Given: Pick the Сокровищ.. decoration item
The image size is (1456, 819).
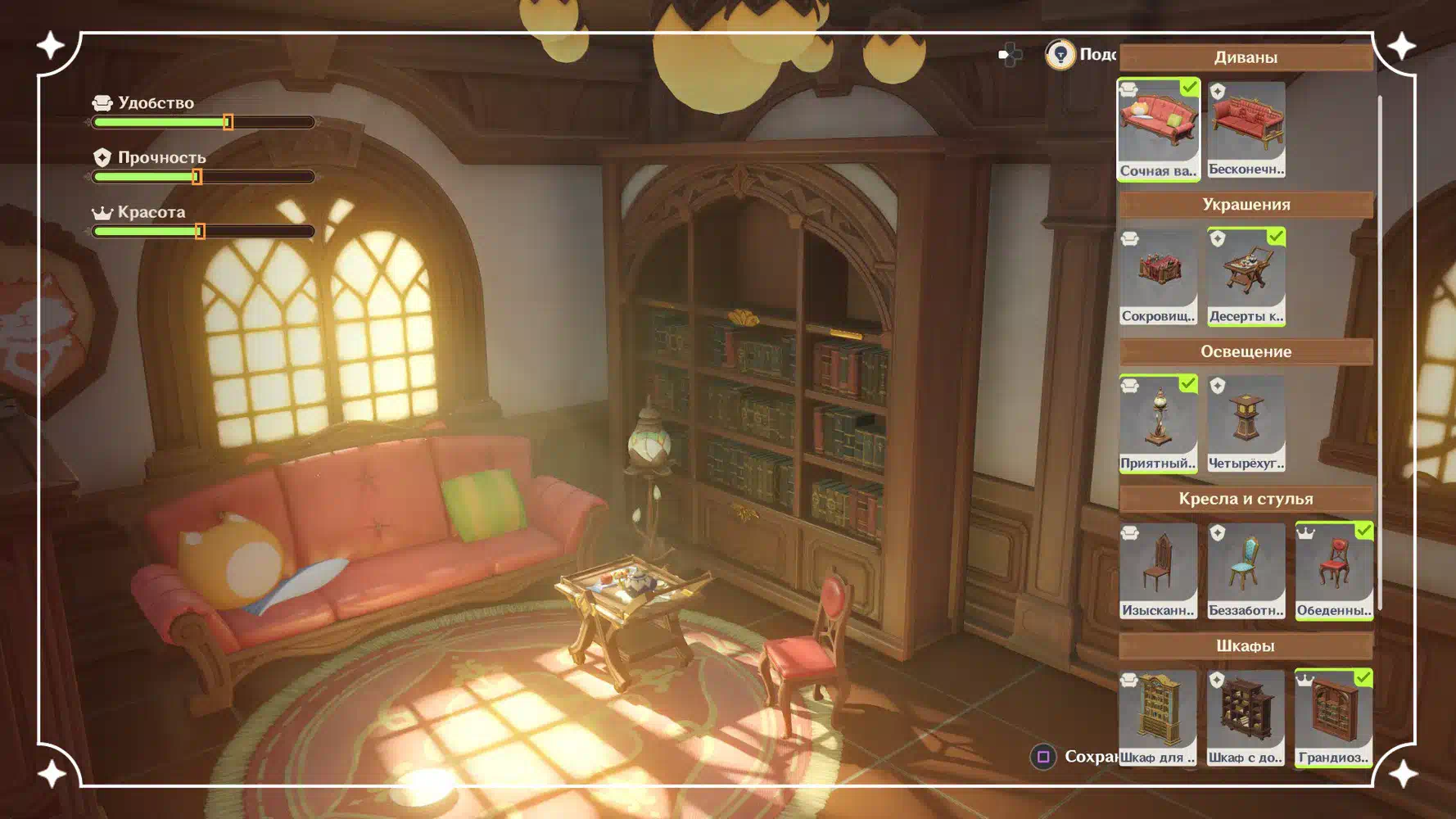Looking at the screenshot, I should [x=1158, y=276].
